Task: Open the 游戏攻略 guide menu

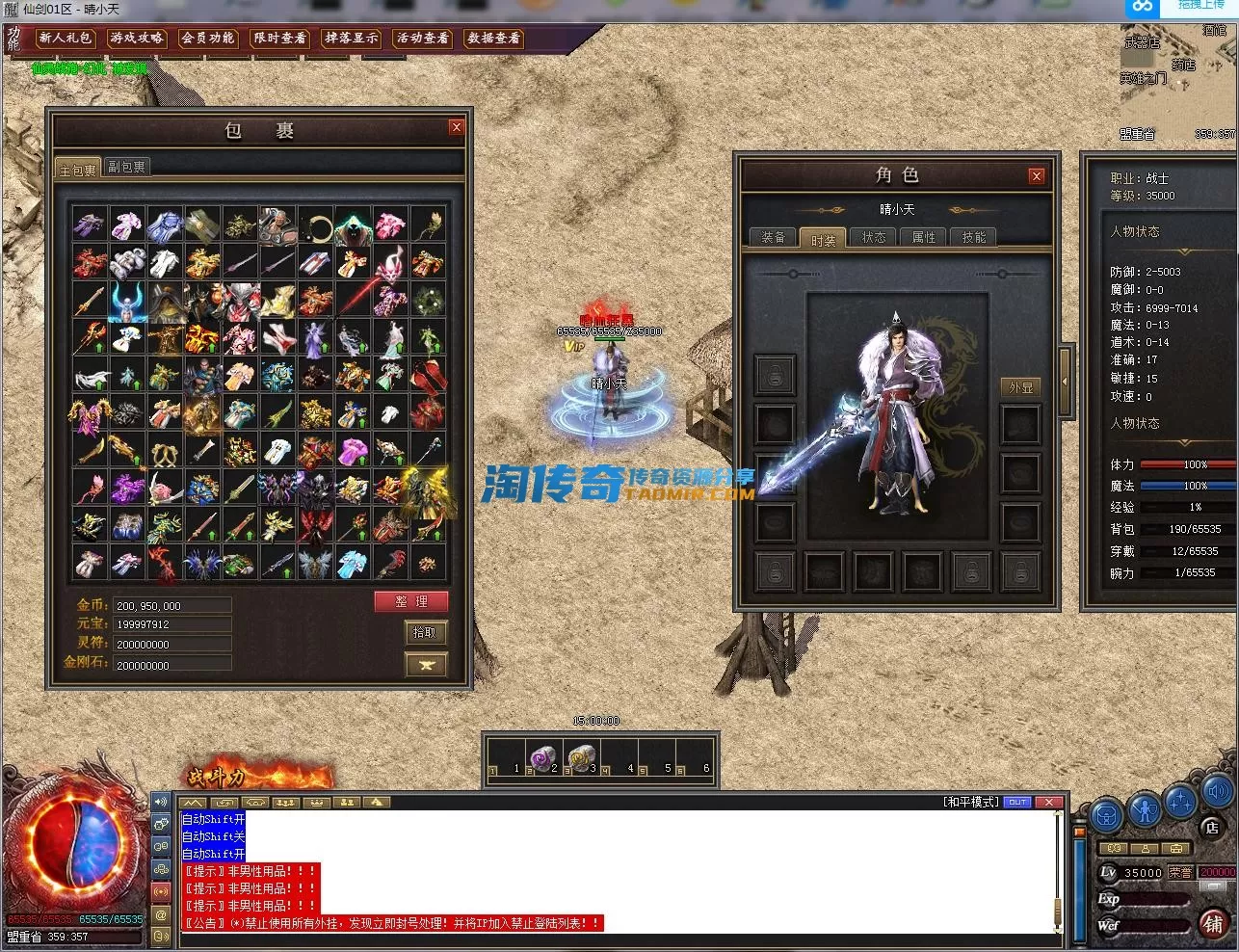Action: pos(137,39)
